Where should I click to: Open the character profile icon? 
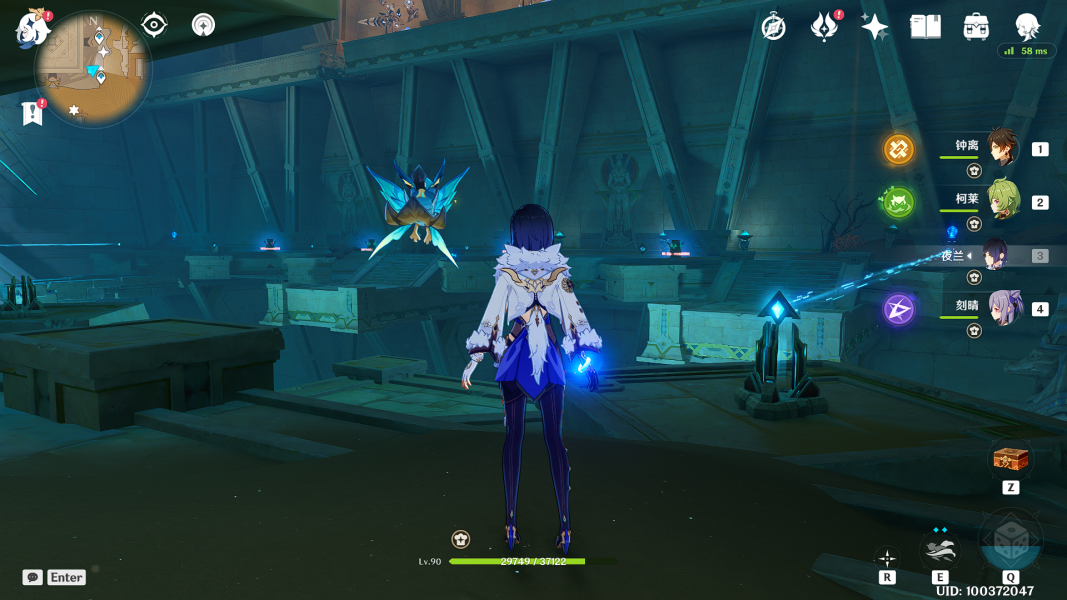pyautogui.click(x=1027, y=27)
